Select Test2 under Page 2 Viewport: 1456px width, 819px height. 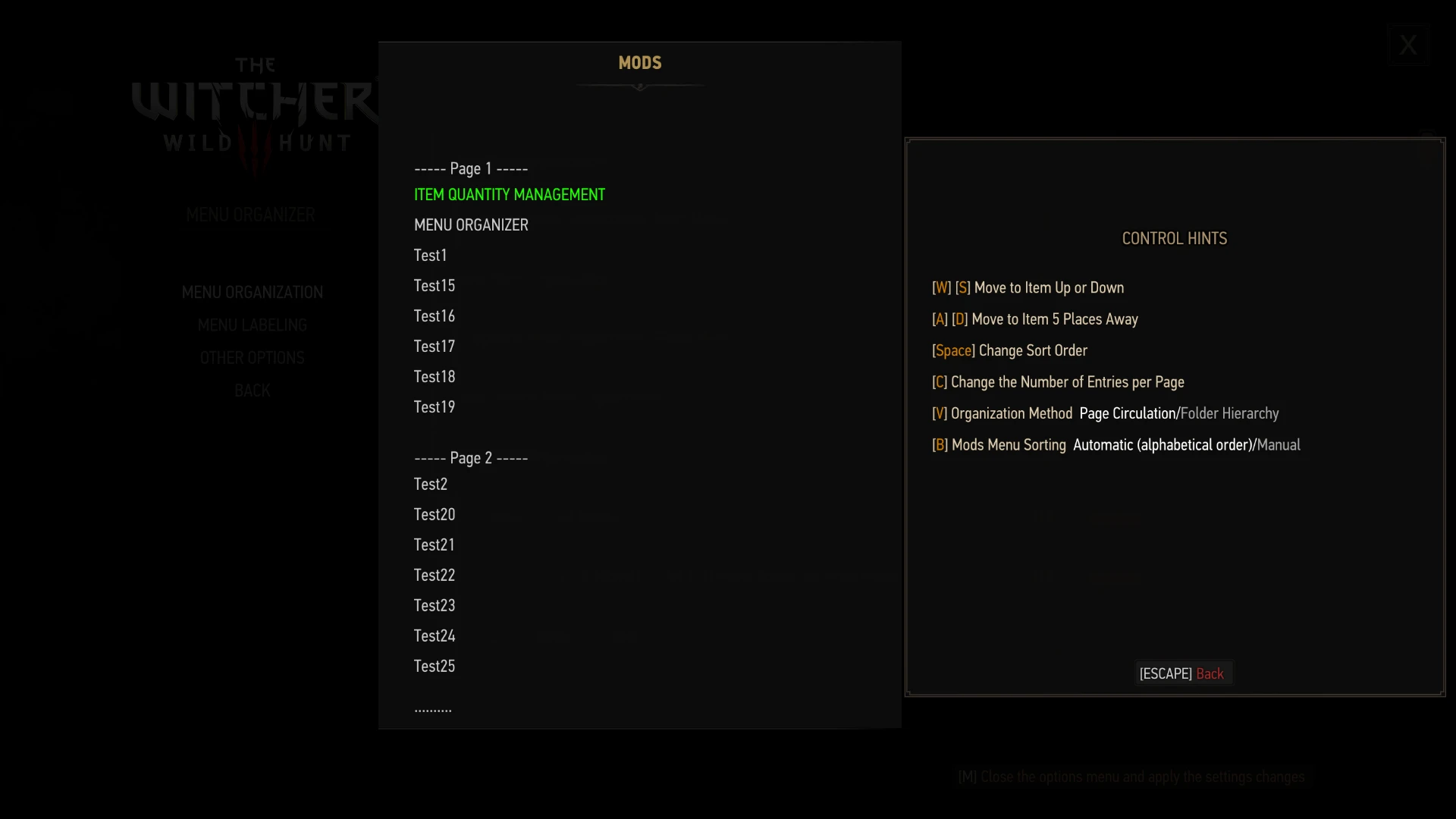pyautogui.click(x=430, y=484)
